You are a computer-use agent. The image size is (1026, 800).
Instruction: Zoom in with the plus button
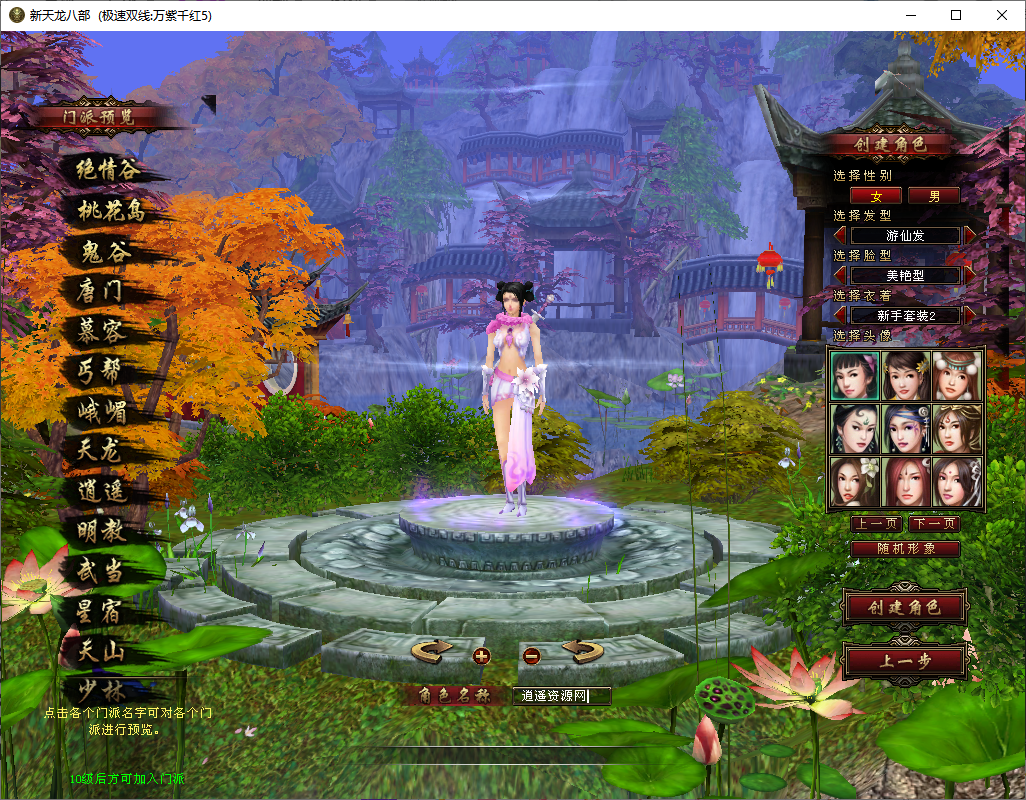(482, 656)
